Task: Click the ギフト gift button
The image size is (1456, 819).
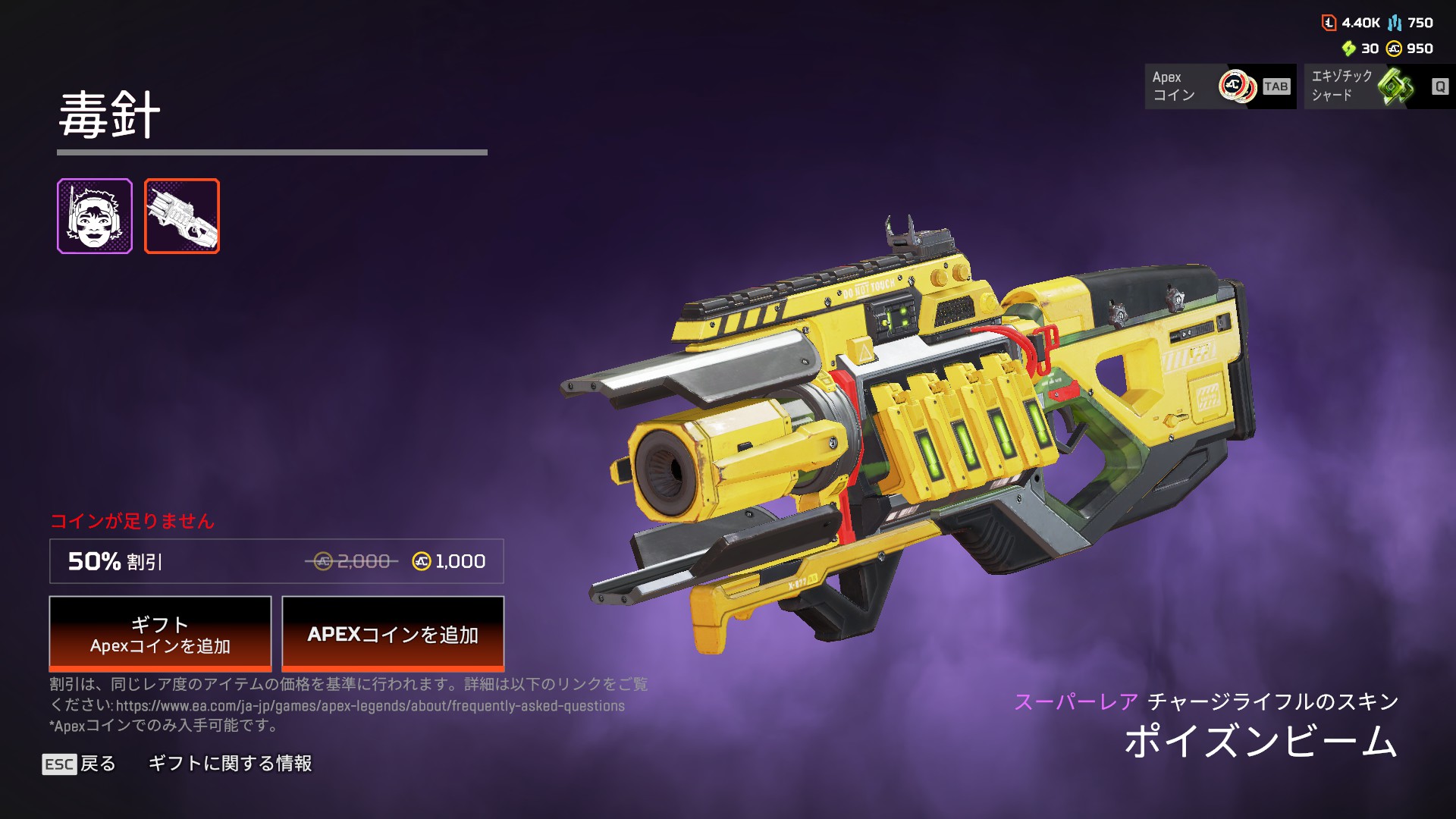Action: click(x=160, y=633)
